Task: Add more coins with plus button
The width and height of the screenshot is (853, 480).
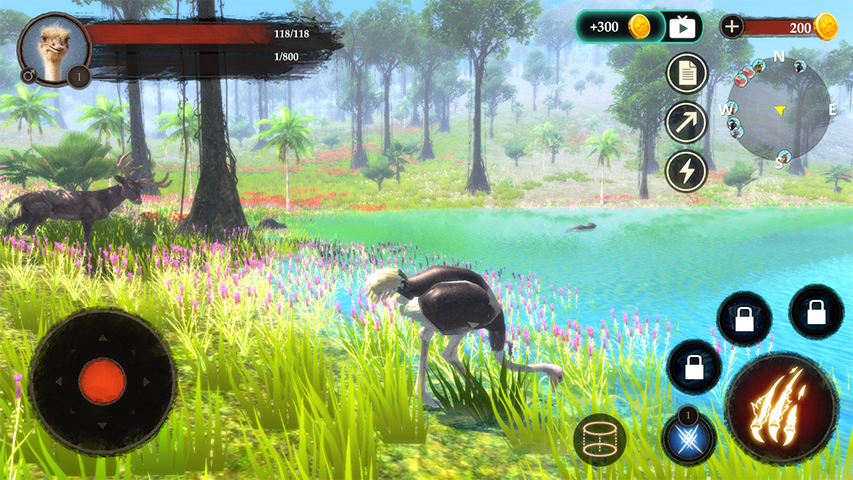Action: tap(732, 27)
